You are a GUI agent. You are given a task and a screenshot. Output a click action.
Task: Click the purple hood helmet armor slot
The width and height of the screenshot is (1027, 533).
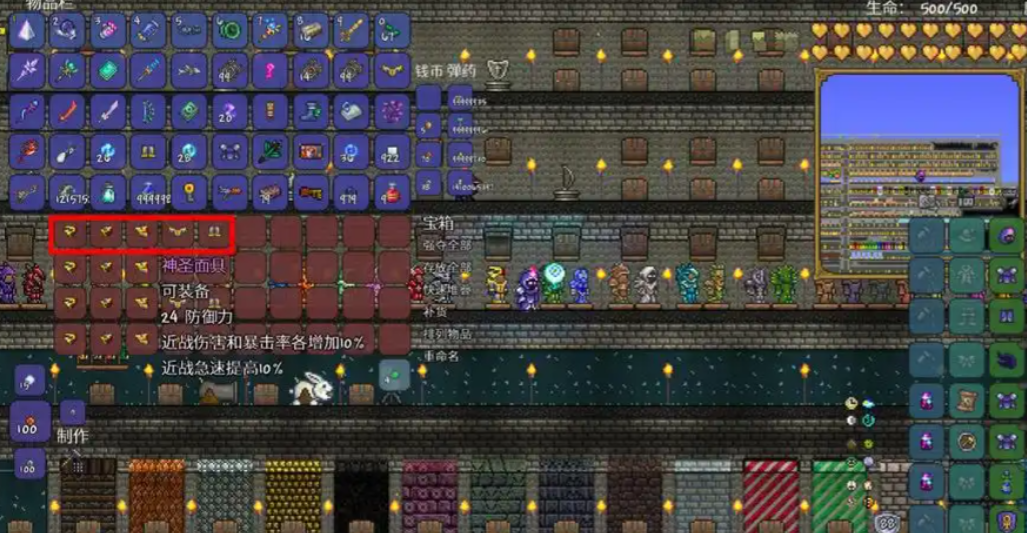(1008, 236)
